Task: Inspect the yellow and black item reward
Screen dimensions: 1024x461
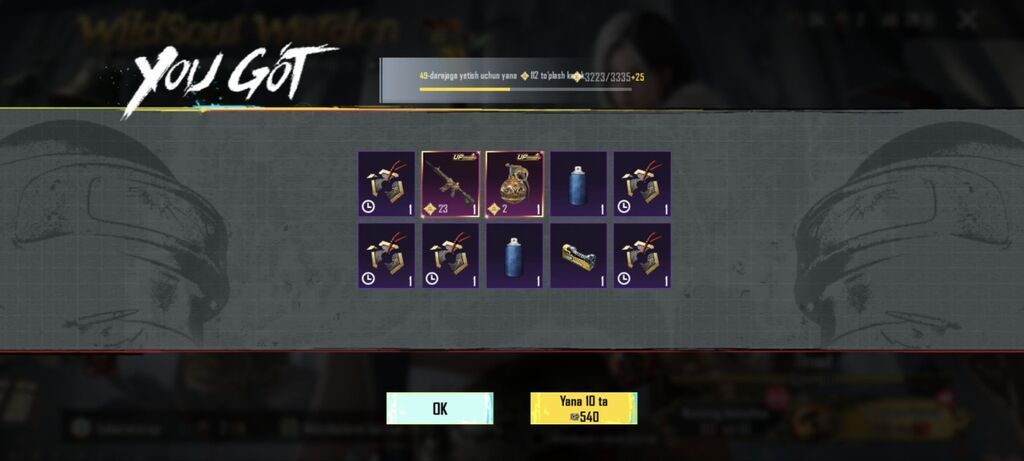Action: [578, 256]
